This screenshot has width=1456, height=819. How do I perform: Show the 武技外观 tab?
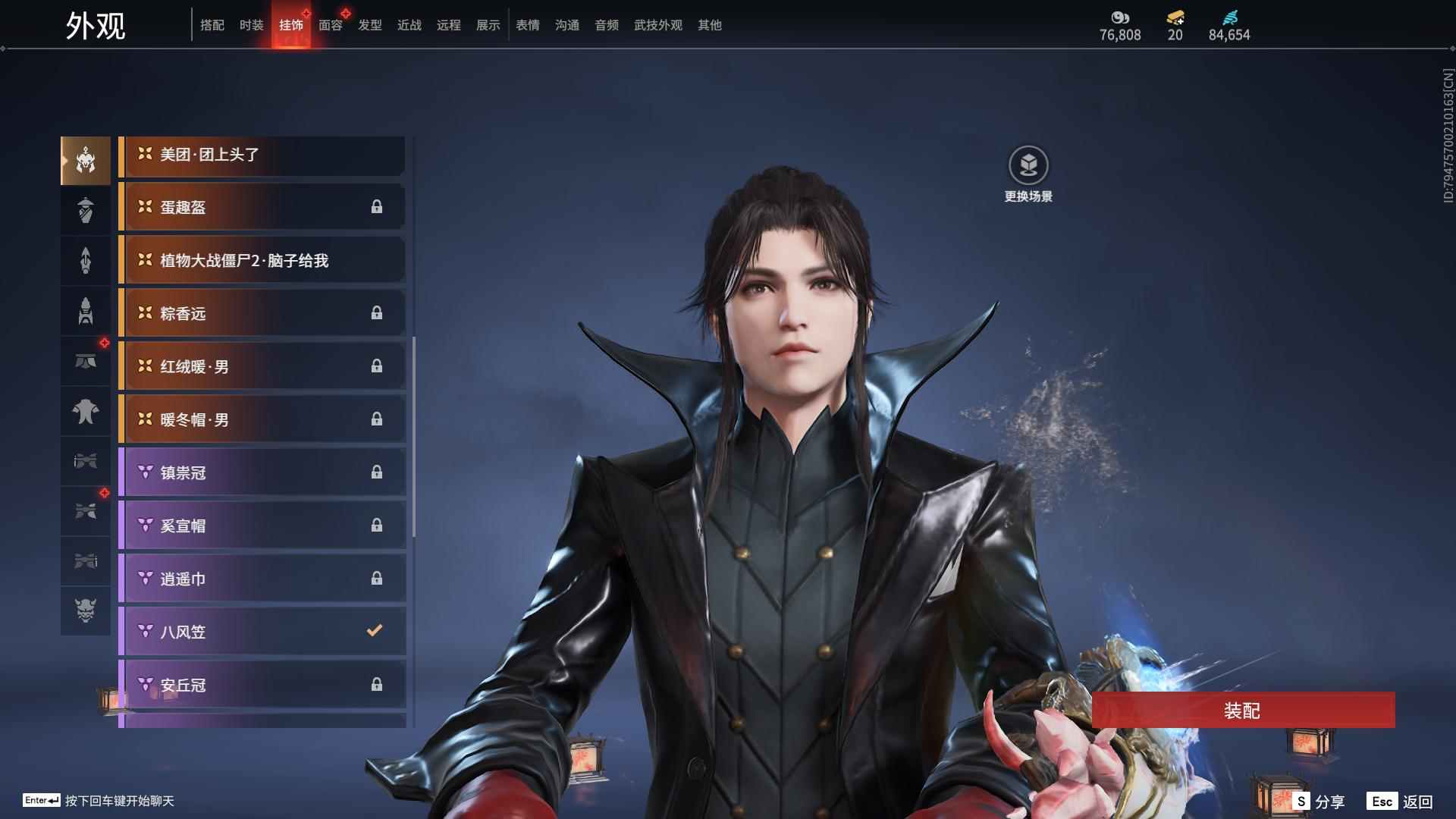(x=657, y=25)
